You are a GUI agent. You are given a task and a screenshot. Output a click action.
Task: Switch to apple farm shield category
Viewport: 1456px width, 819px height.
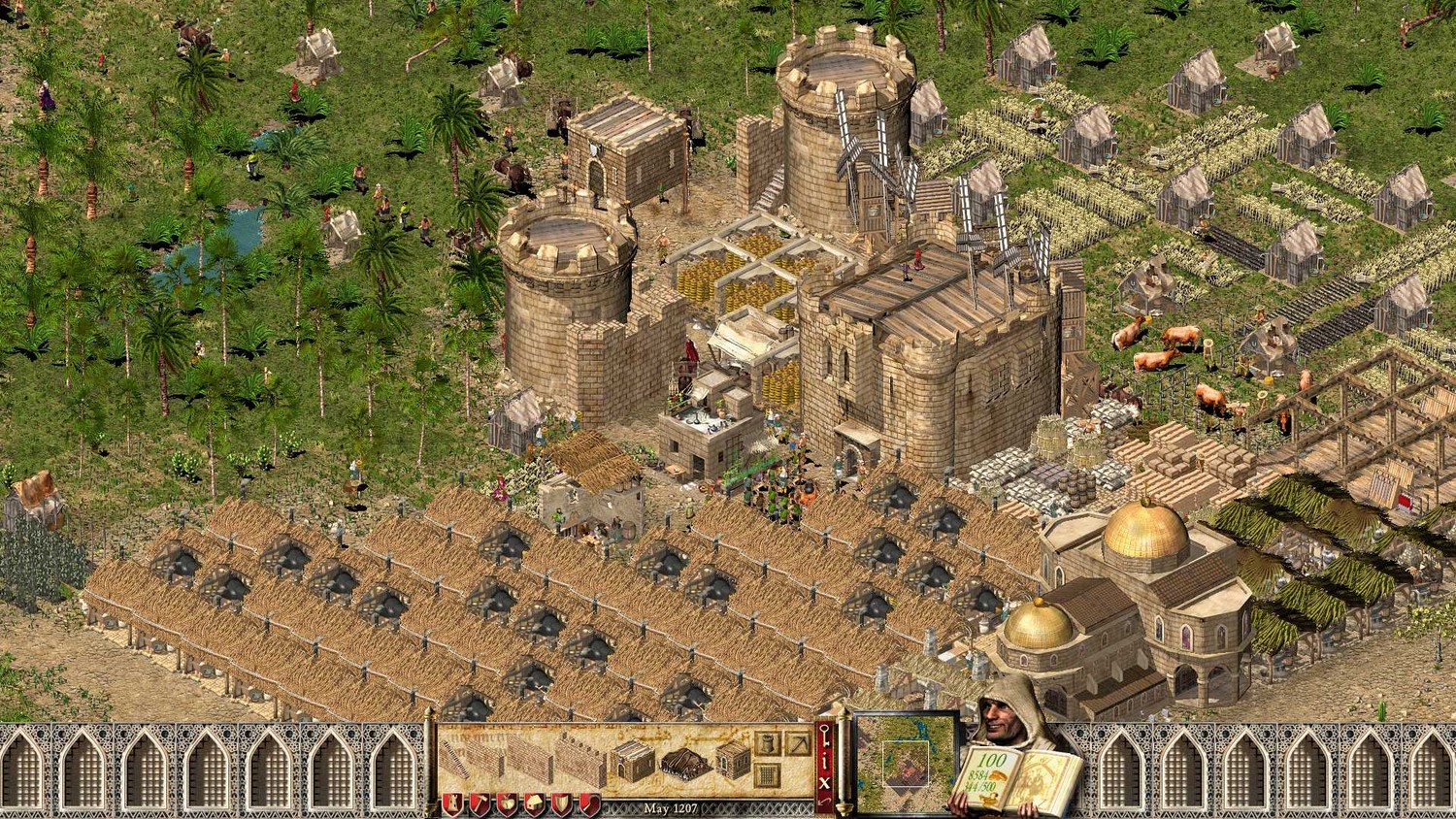click(507, 804)
